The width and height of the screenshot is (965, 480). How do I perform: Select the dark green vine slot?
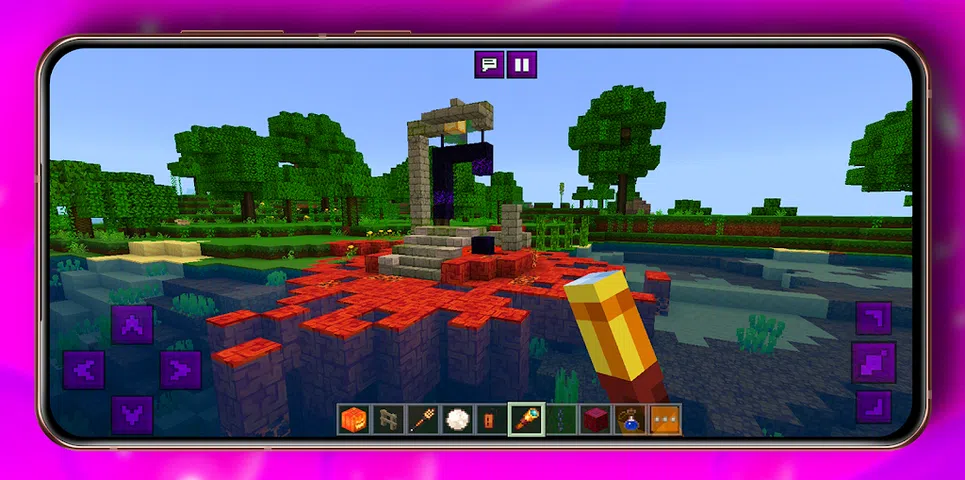click(x=561, y=419)
